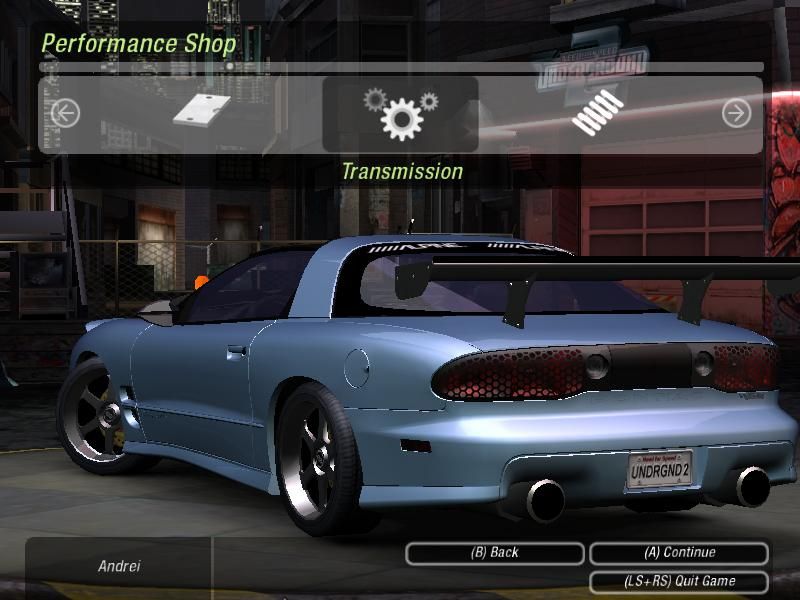Advance categories with the right arrow

coord(736,114)
